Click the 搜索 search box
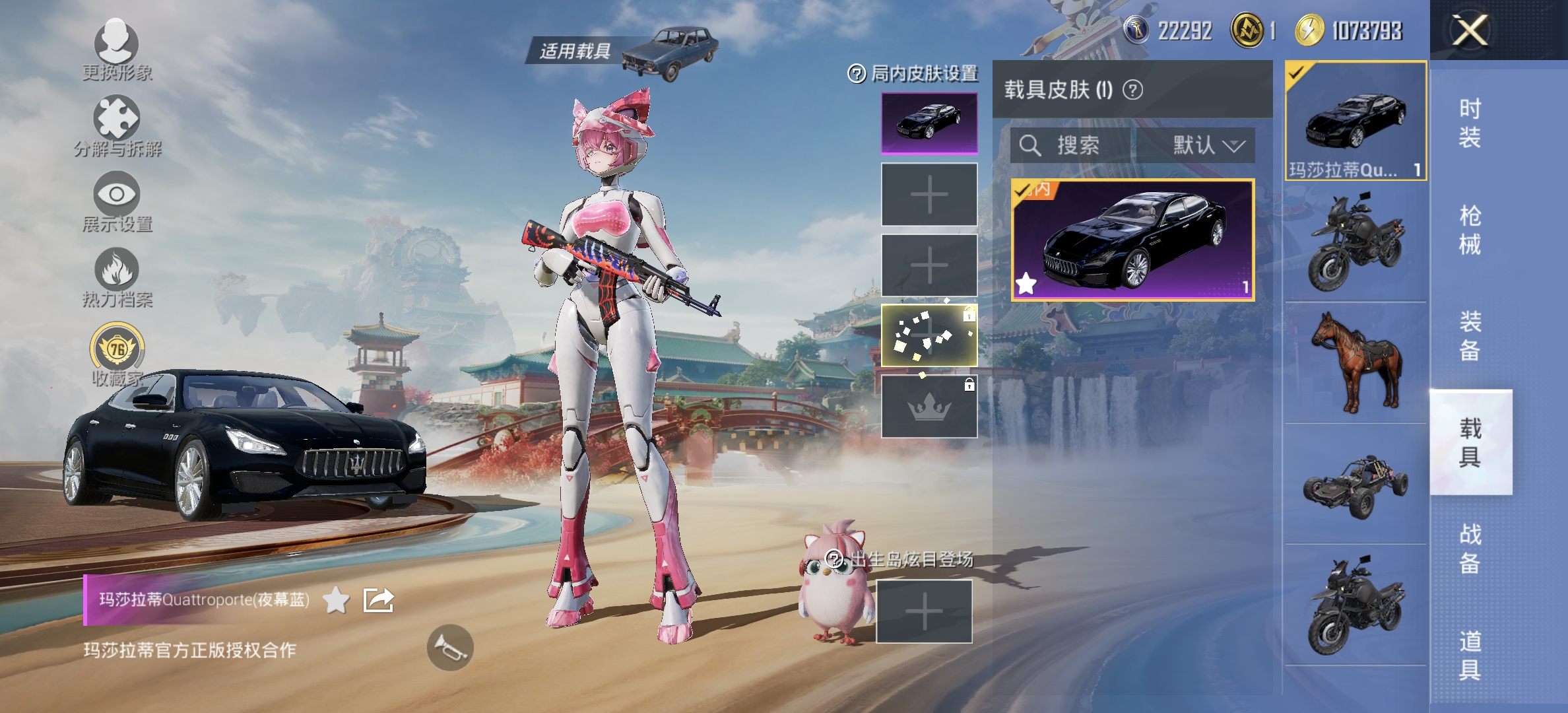 click(1070, 145)
